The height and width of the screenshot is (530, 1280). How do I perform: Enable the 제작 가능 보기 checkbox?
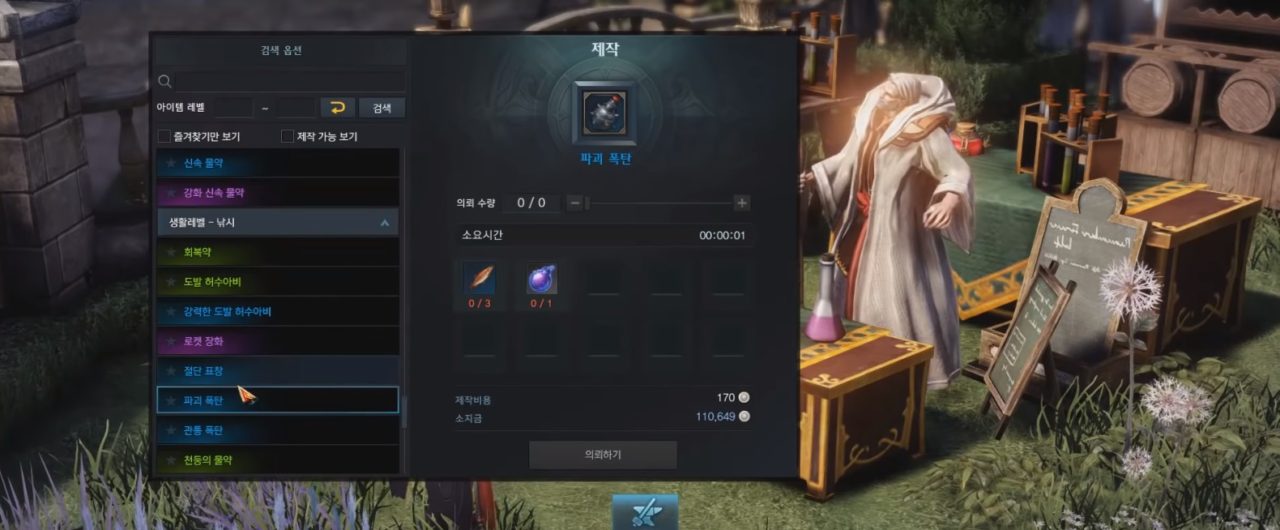[287, 136]
